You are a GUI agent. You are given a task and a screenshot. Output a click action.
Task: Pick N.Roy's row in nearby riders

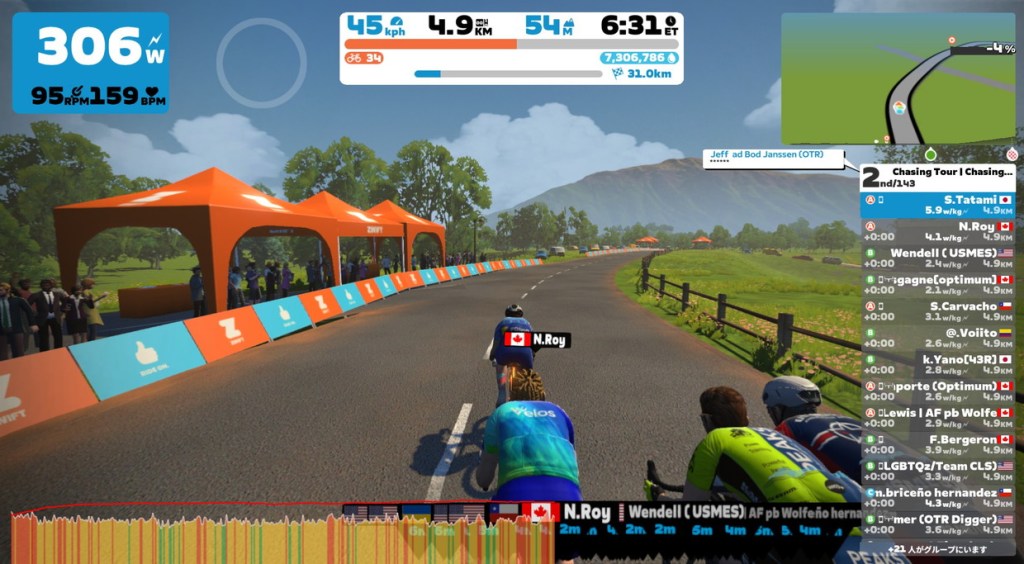(x=937, y=232)
